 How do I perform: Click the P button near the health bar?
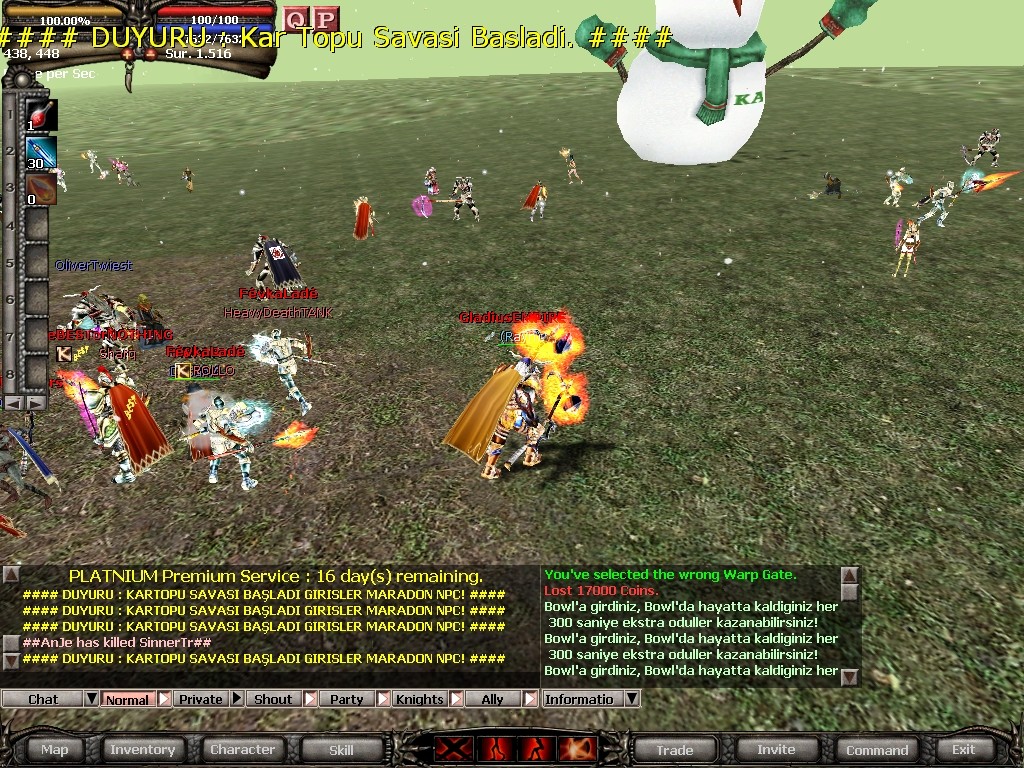pyautogui.click(x=325, y=19)
